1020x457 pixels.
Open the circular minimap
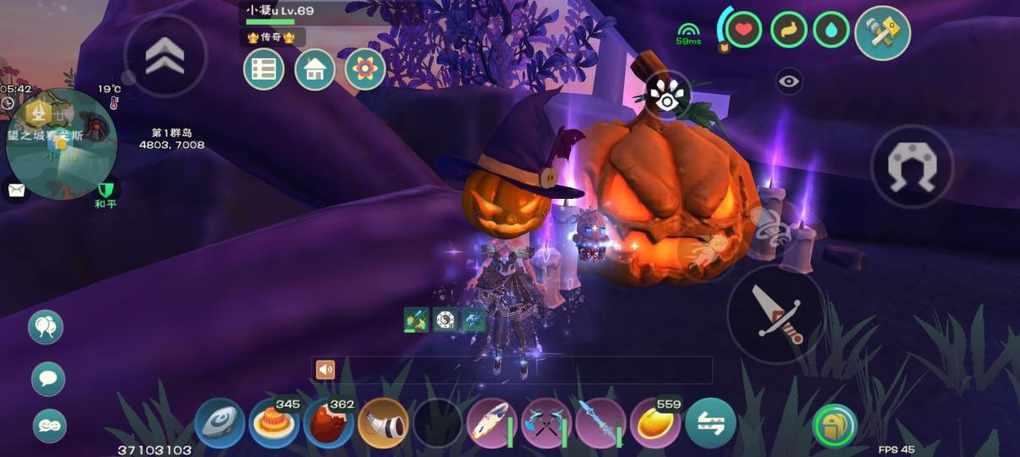coord(60,143)
